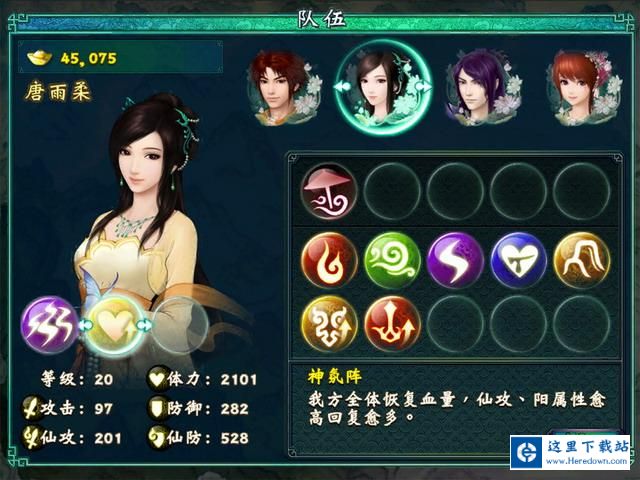Select the red trident upgrade skill orb
The image size is (640, 480).
point(392,324)
